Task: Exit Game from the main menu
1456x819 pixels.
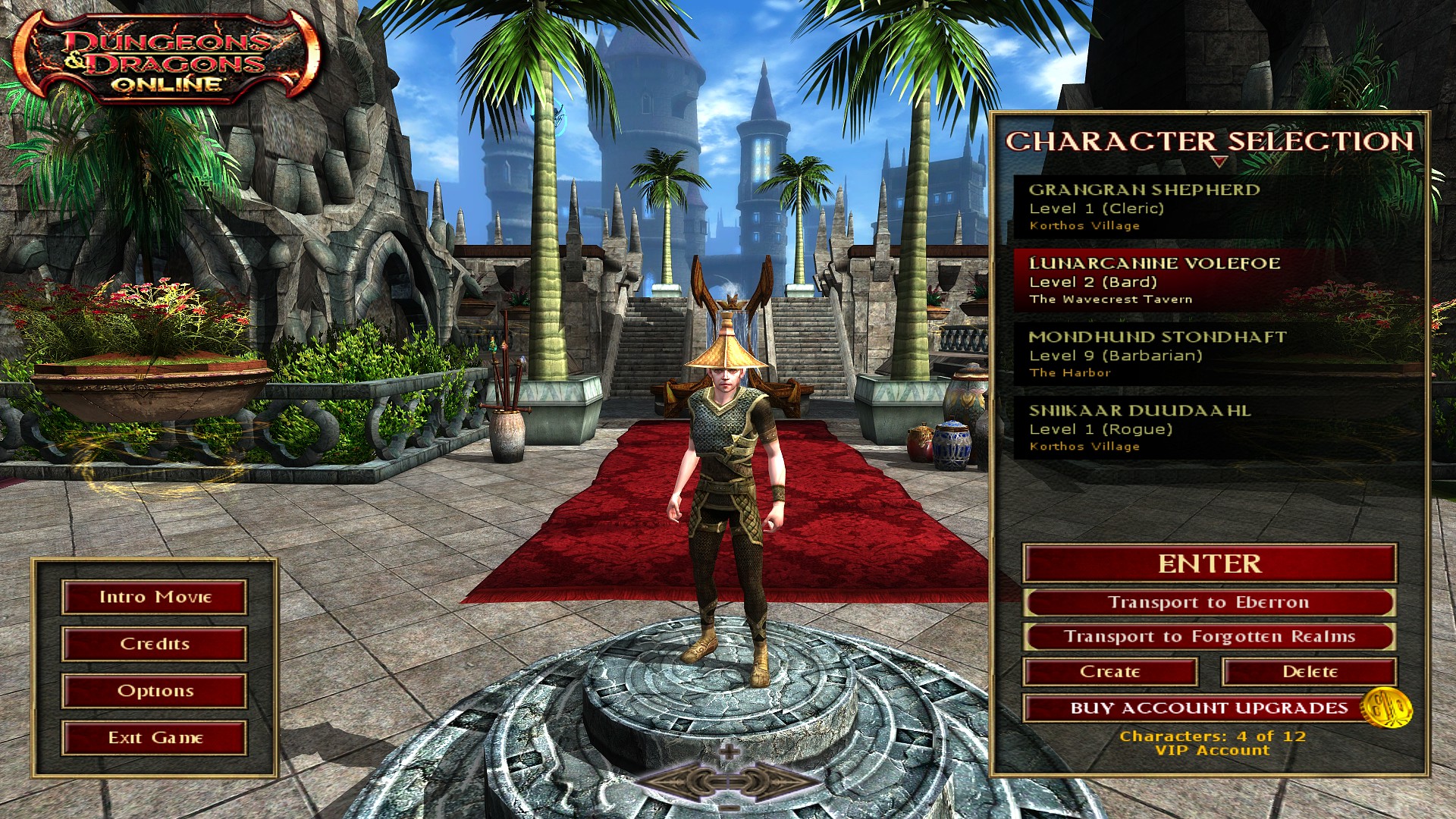Action: (155, 738)
